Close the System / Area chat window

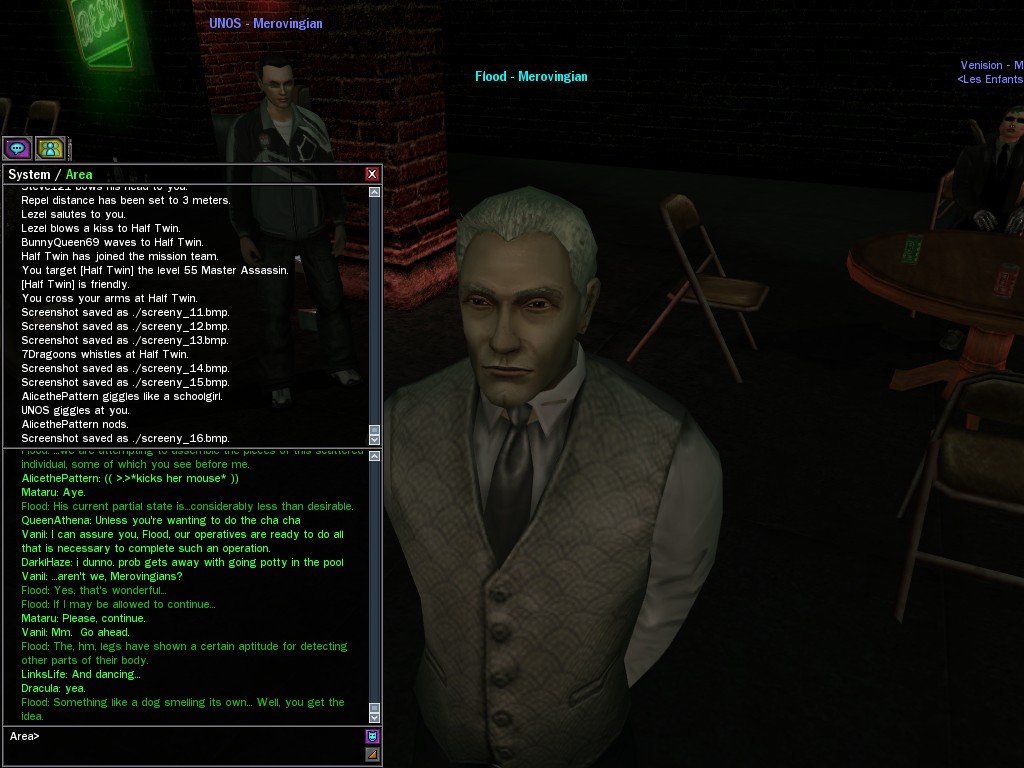(x=372, y=174)
